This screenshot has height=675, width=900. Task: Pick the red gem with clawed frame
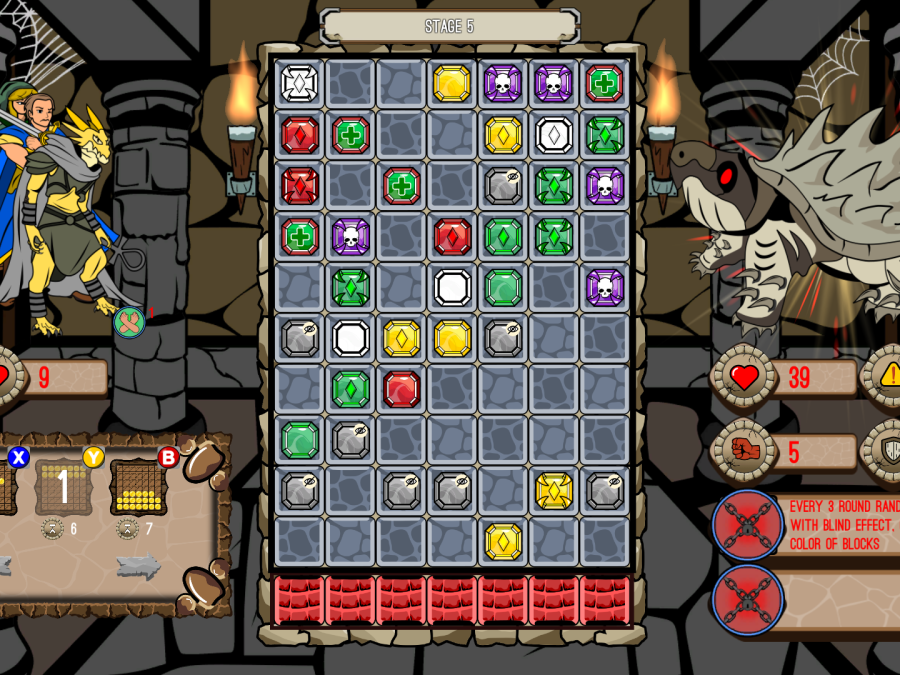pyautogui.click(x=299, y=186)
